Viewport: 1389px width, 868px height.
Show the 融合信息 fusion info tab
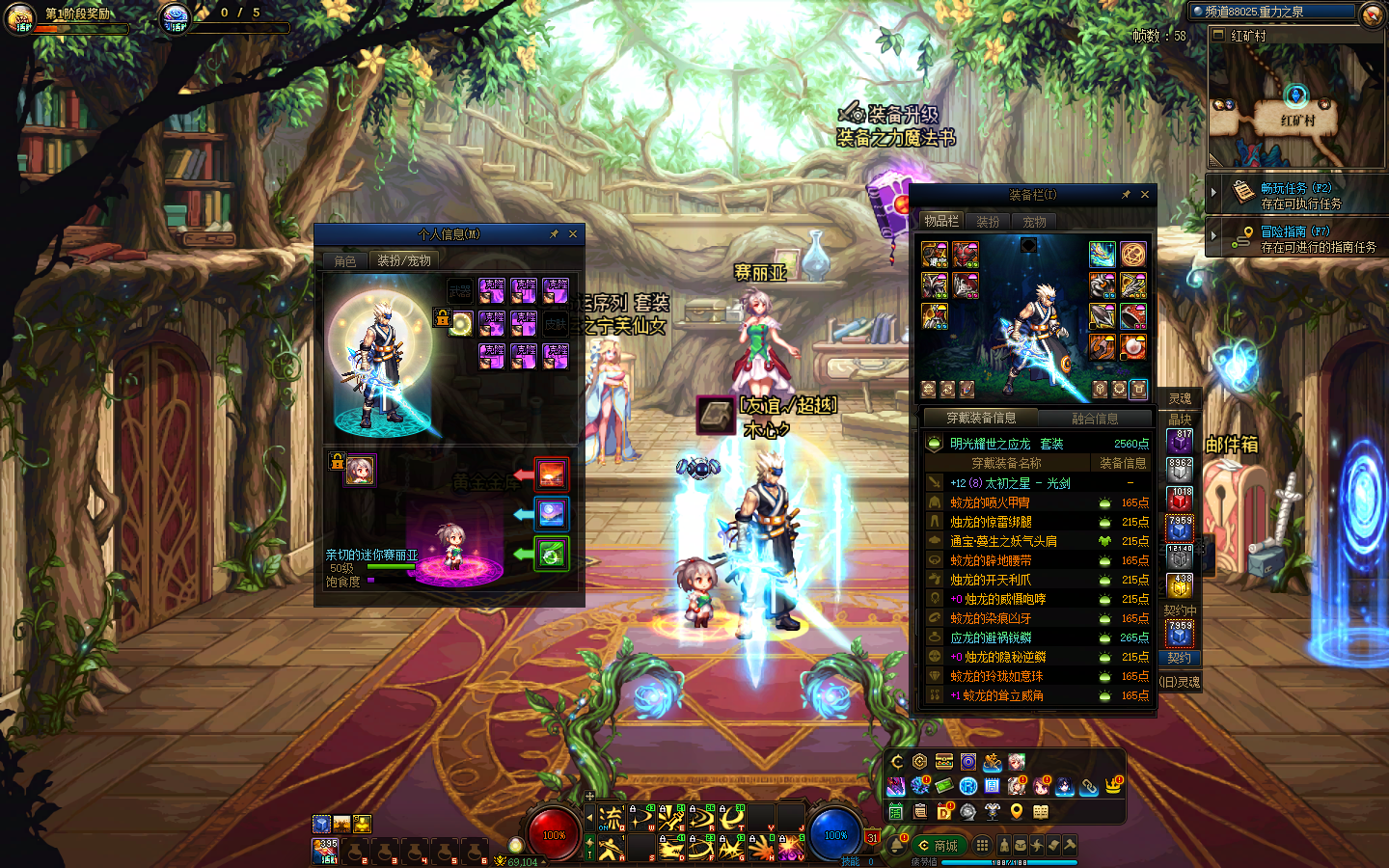point(1095,419)
